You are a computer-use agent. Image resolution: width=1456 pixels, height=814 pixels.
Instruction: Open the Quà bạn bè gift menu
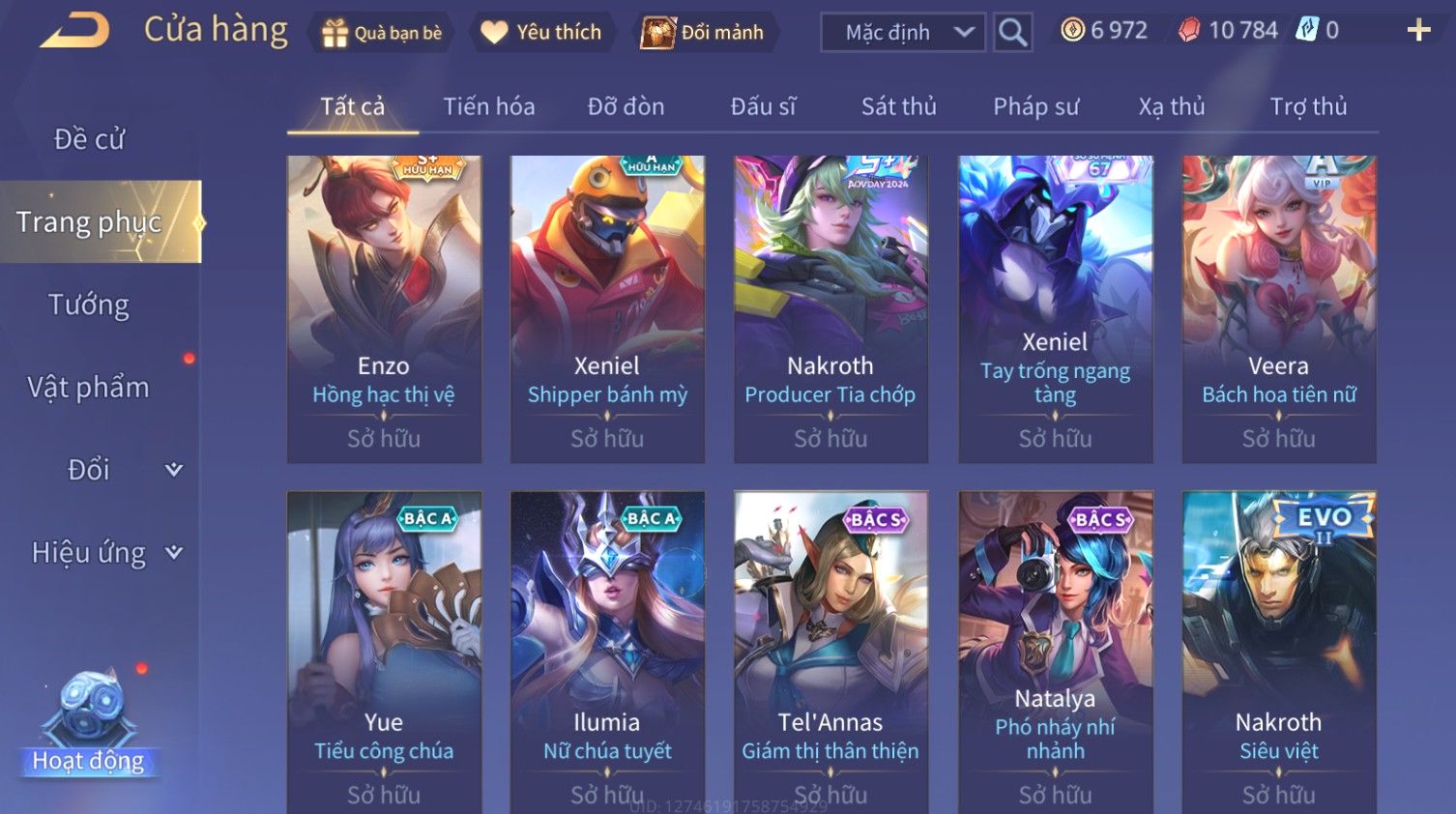381,33
